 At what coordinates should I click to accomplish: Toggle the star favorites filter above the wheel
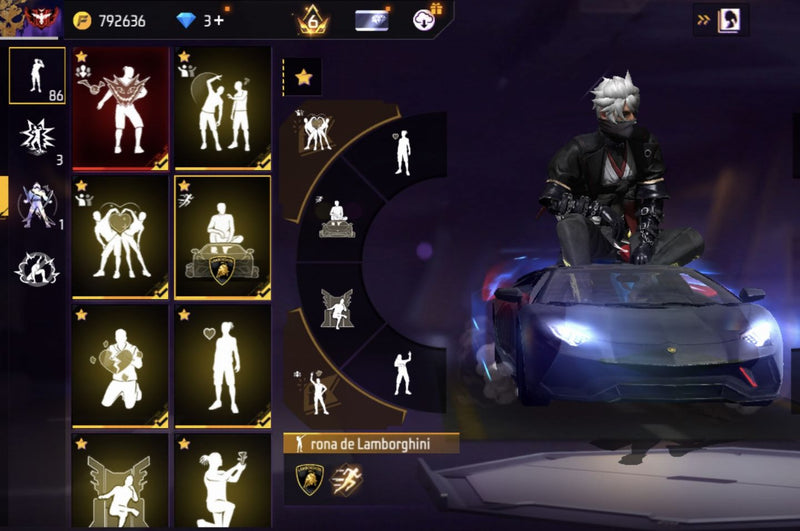click(x=303, y=77)
